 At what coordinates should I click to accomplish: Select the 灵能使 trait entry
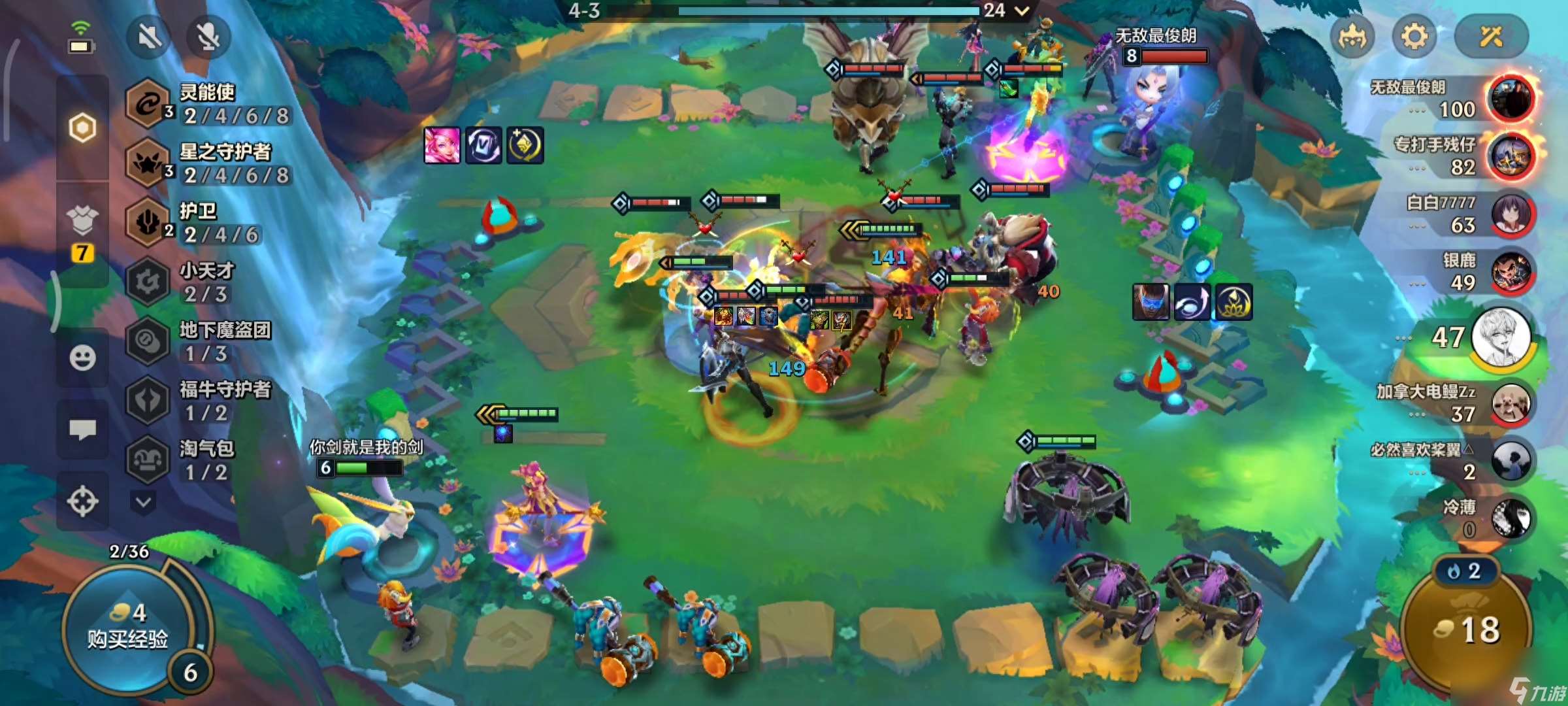[209, 104]
